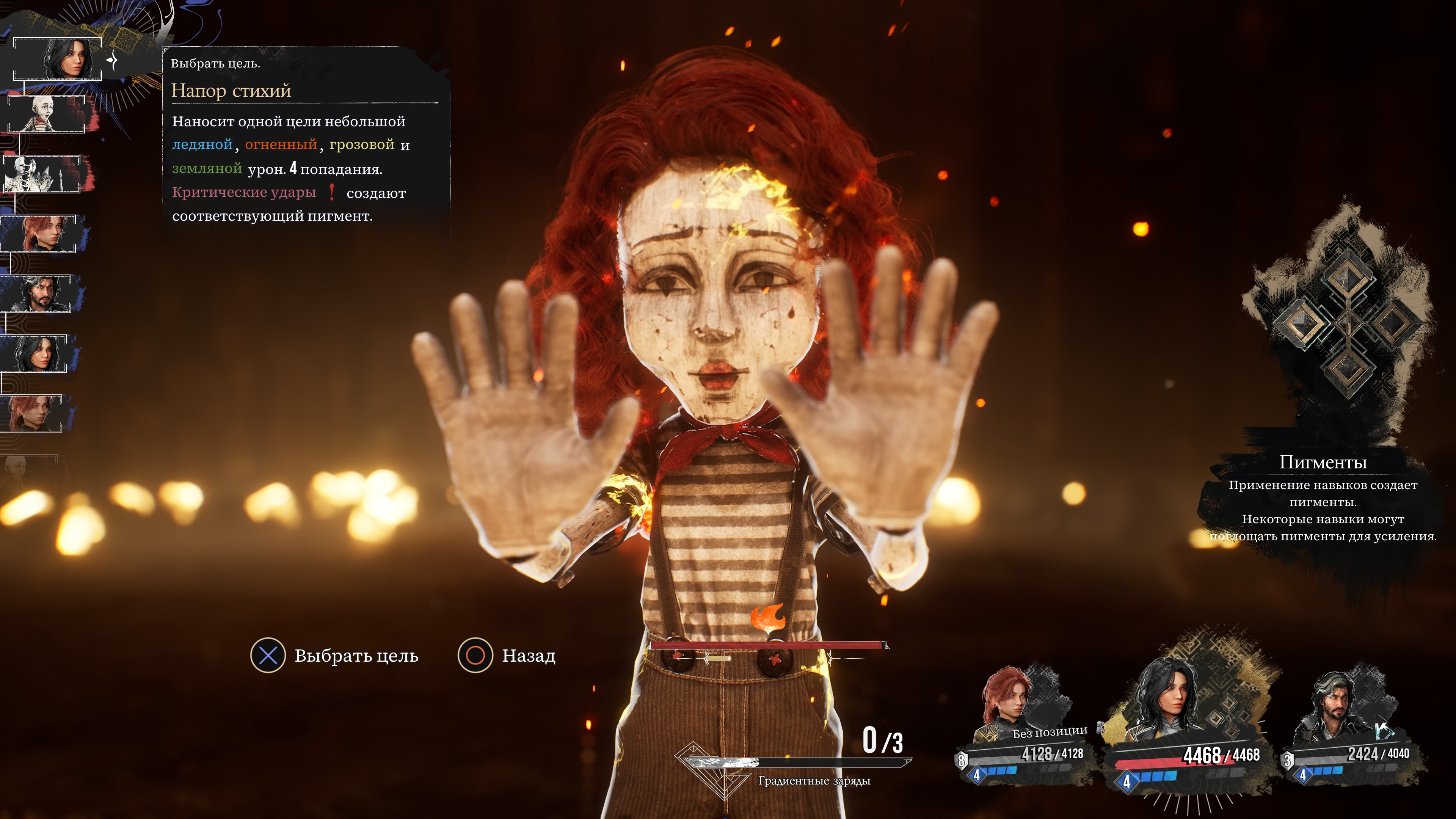Image resolution: width=1456 pixels, height=819 pixels.
Task: Select Lune's active portrait atop the turn order
Action: click(57, 59)
